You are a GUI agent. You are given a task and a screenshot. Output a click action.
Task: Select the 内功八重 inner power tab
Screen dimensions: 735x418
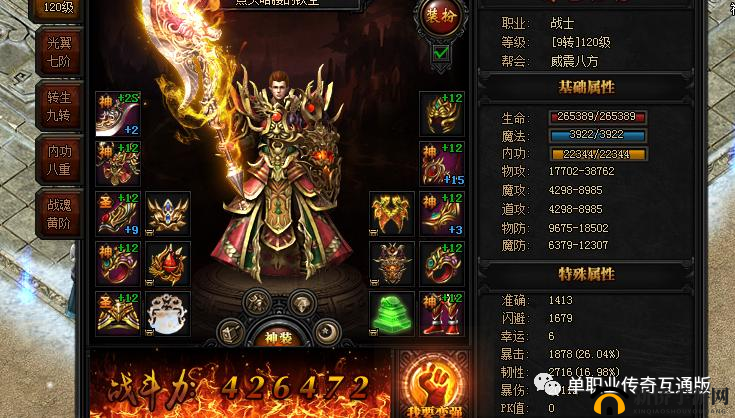(59, 160)
